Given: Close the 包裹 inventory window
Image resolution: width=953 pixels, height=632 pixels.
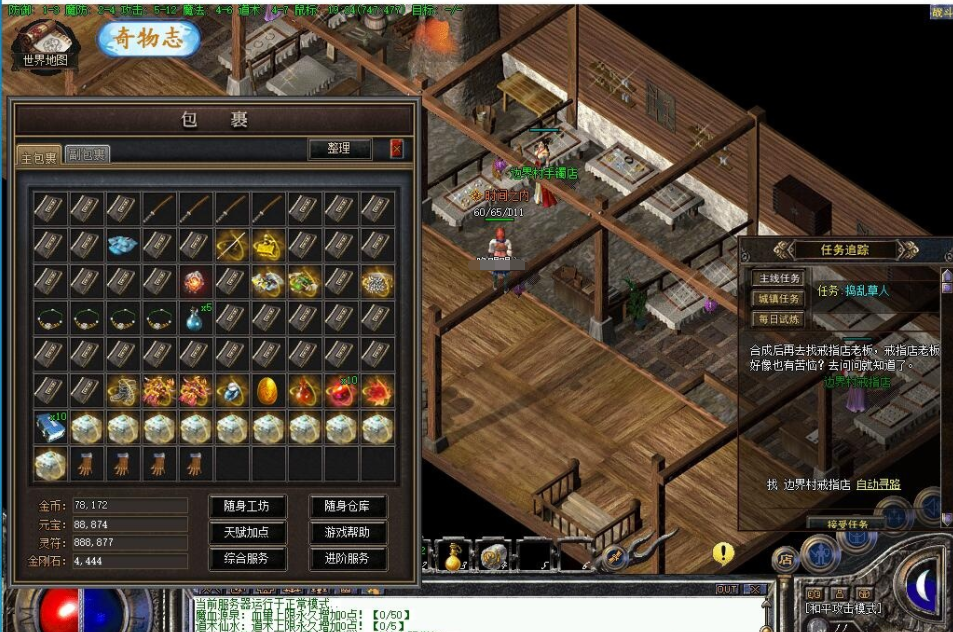Looking at the screenshot, I should coord(397,149).
